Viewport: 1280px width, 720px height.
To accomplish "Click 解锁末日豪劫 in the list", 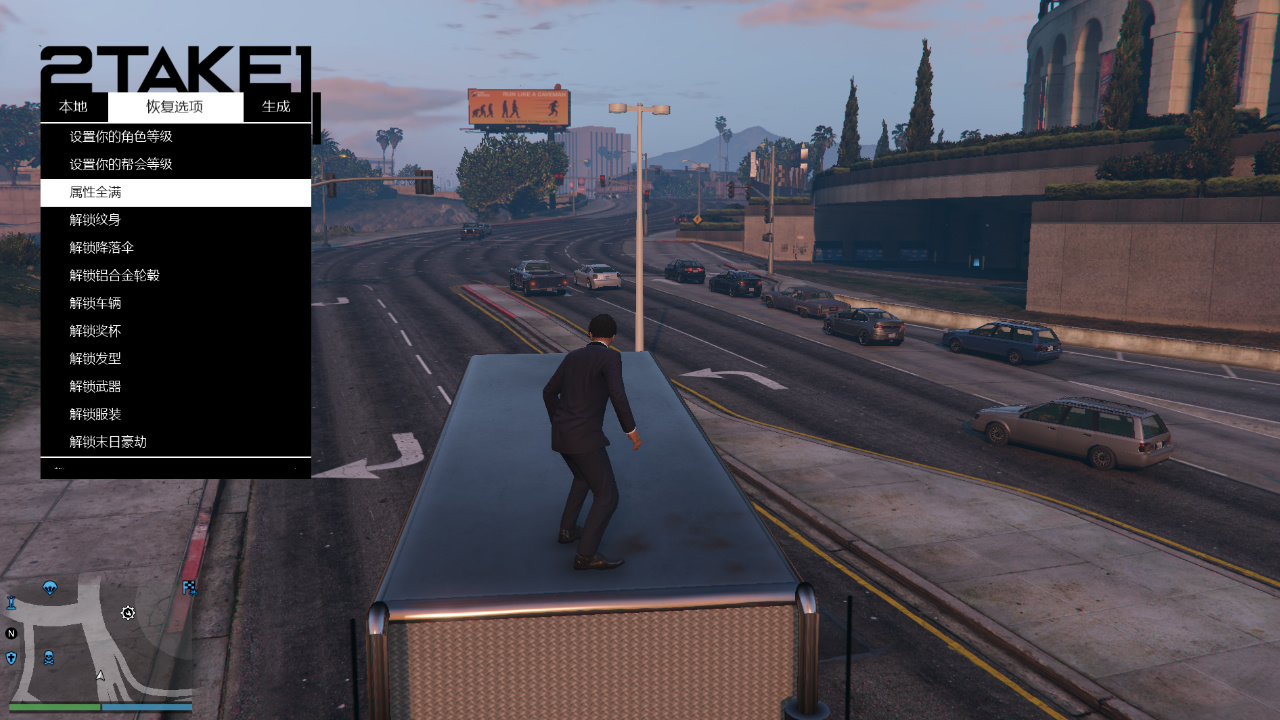I will (x=108, y=442).
